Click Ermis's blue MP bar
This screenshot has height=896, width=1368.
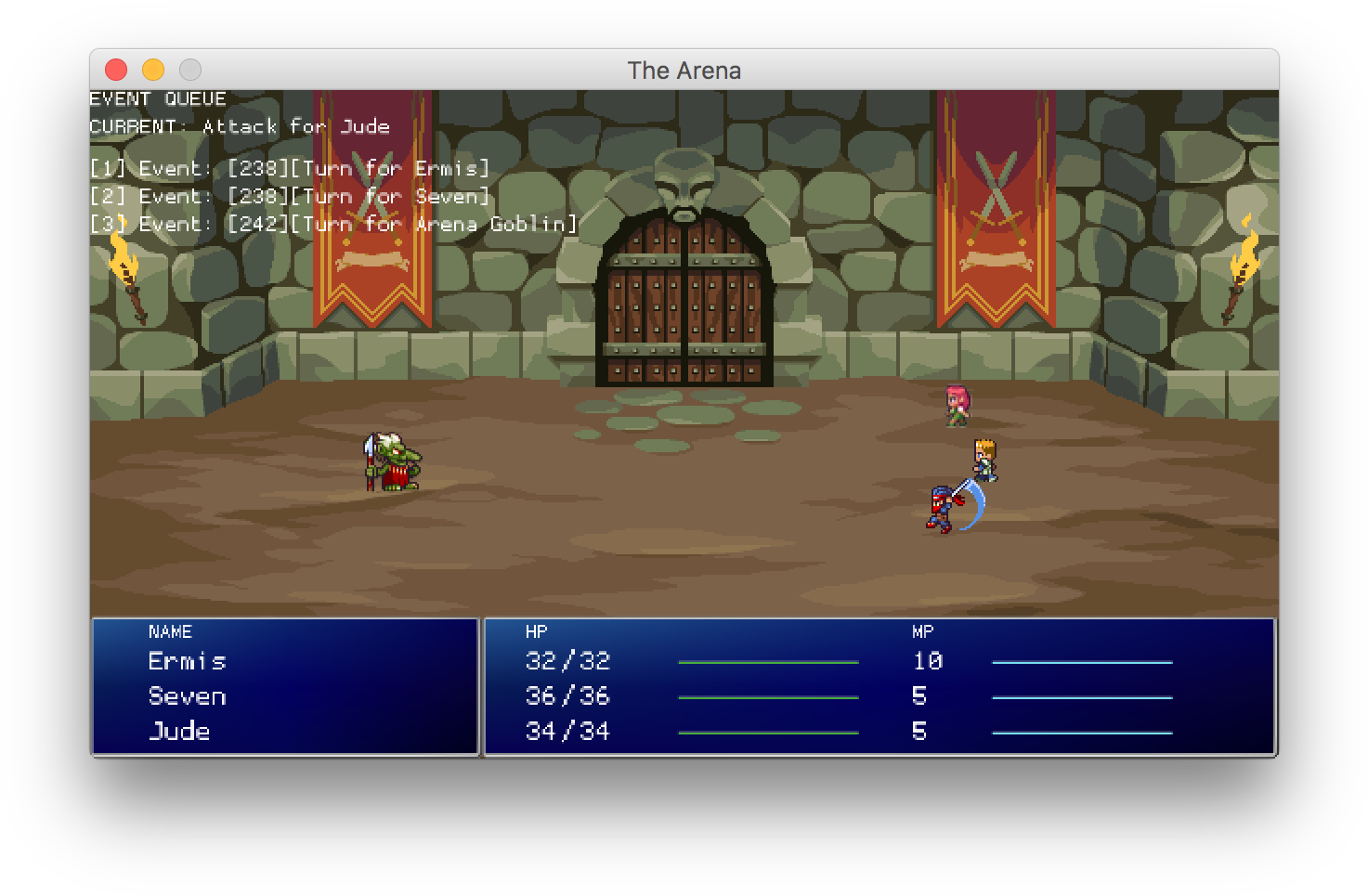coord(1081,661)
